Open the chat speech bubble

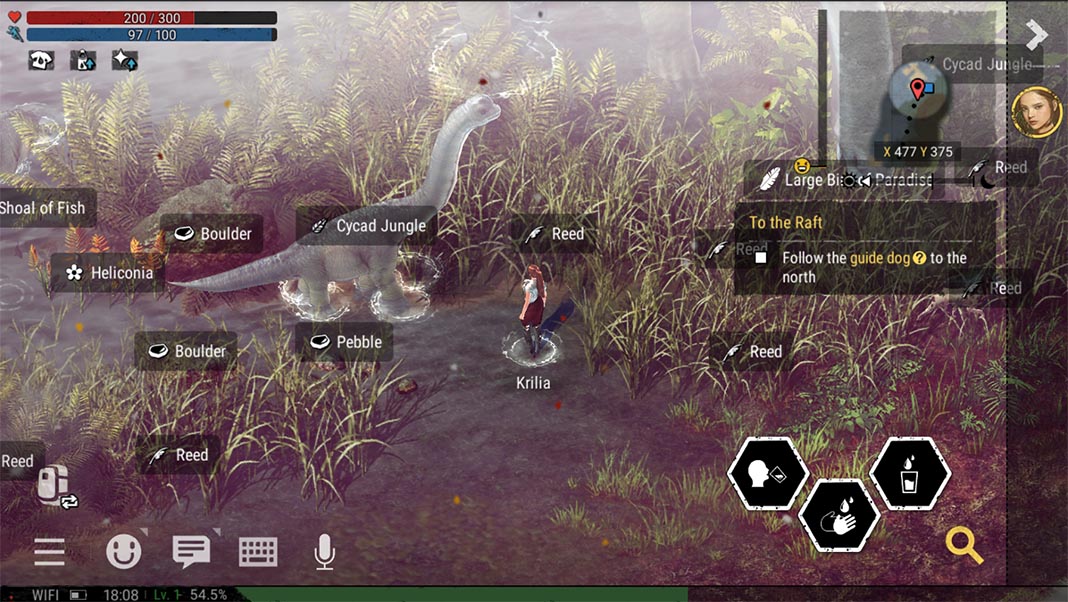(191, 551)
